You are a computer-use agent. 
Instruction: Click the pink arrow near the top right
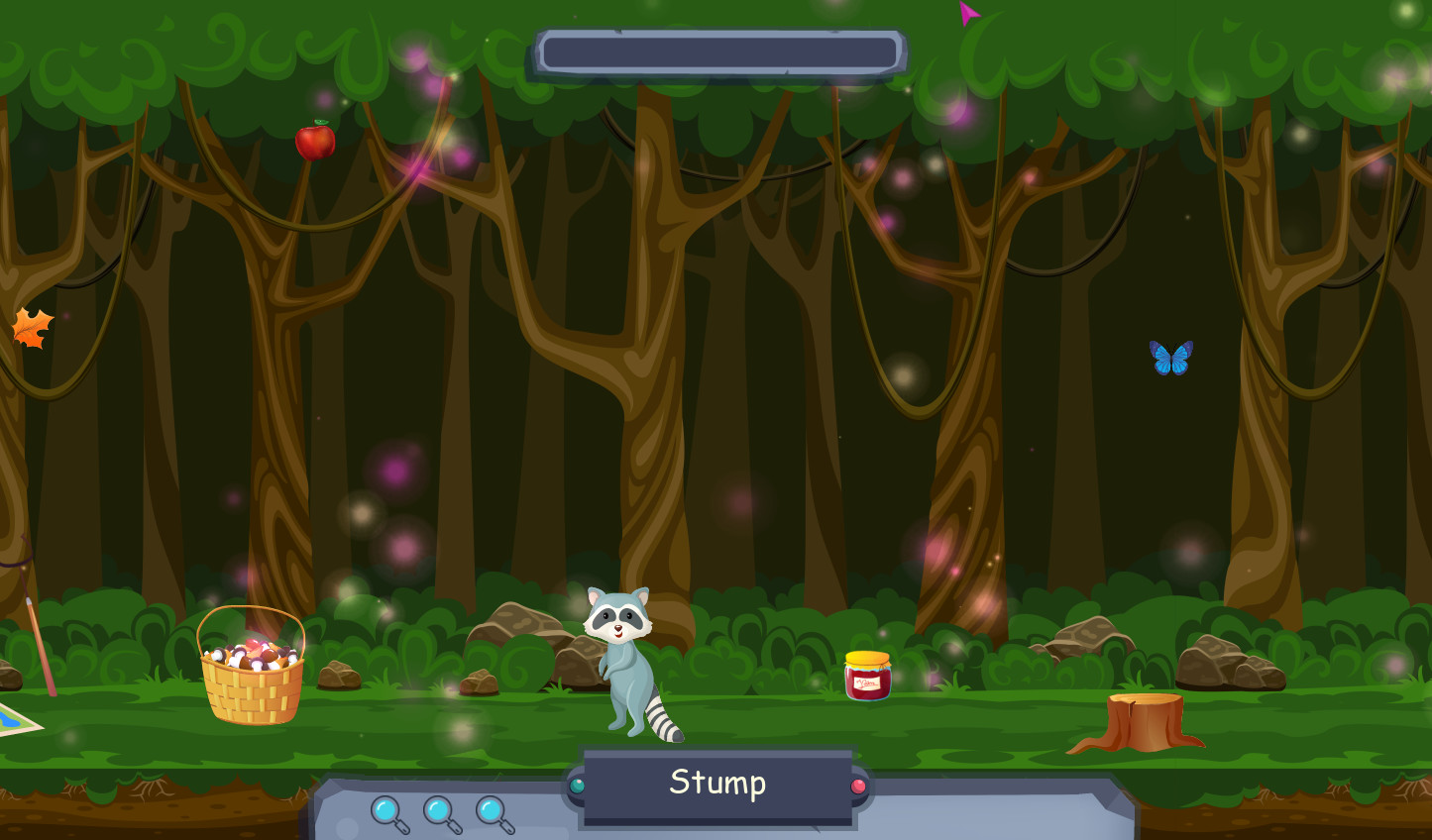pos(968,13)
